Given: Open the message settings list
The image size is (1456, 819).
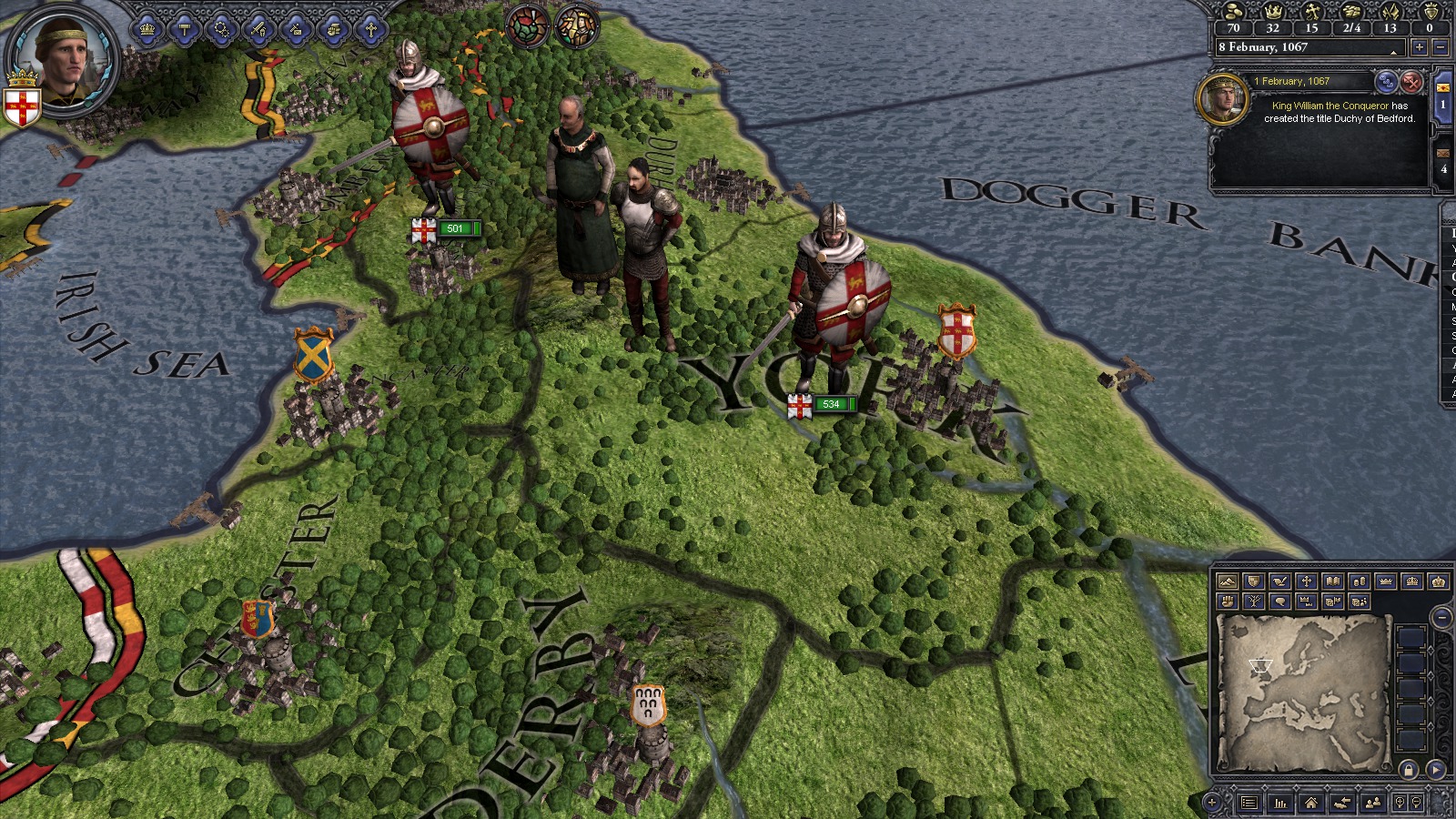Looking at the screenshot, I should pos(1387,83).
